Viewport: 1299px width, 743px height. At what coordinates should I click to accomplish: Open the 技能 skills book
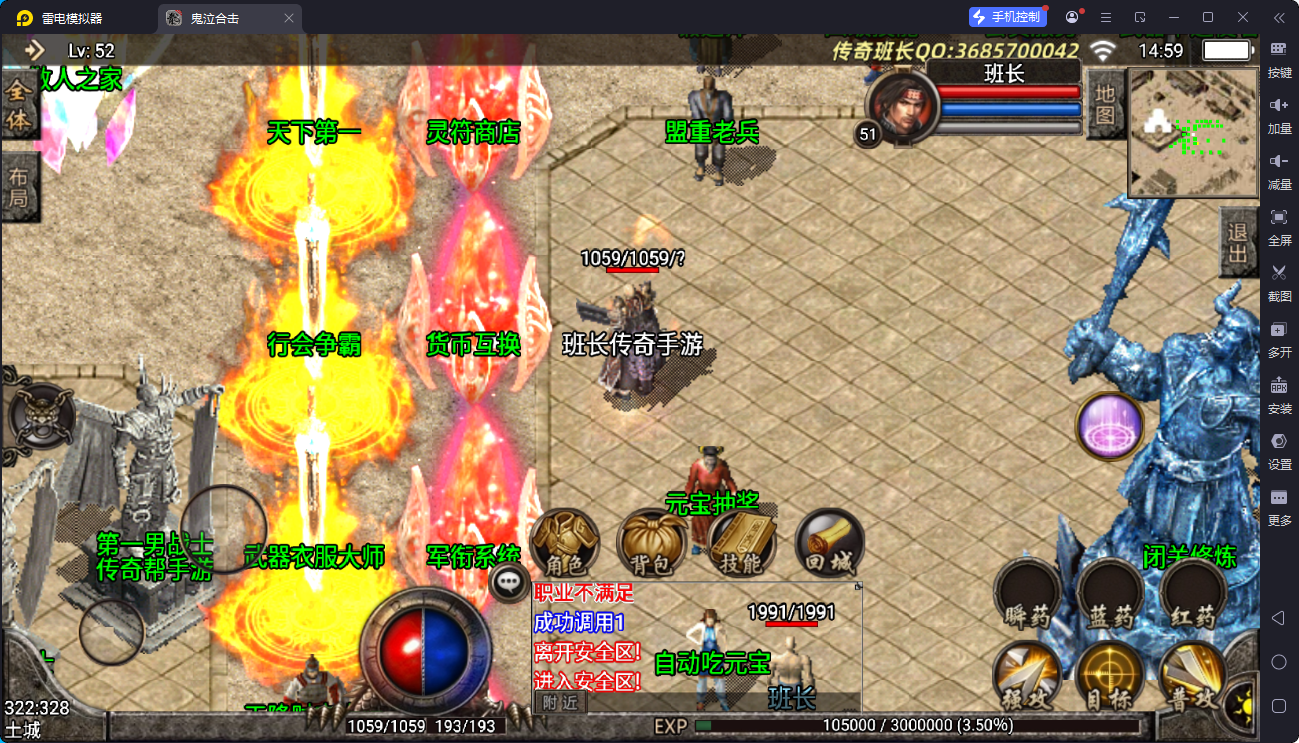[x=742, y=545]
